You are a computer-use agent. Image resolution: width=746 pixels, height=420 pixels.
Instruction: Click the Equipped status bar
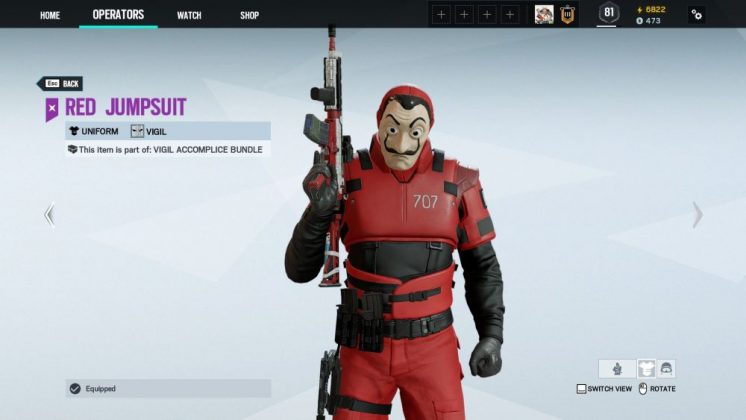point(167,388)
